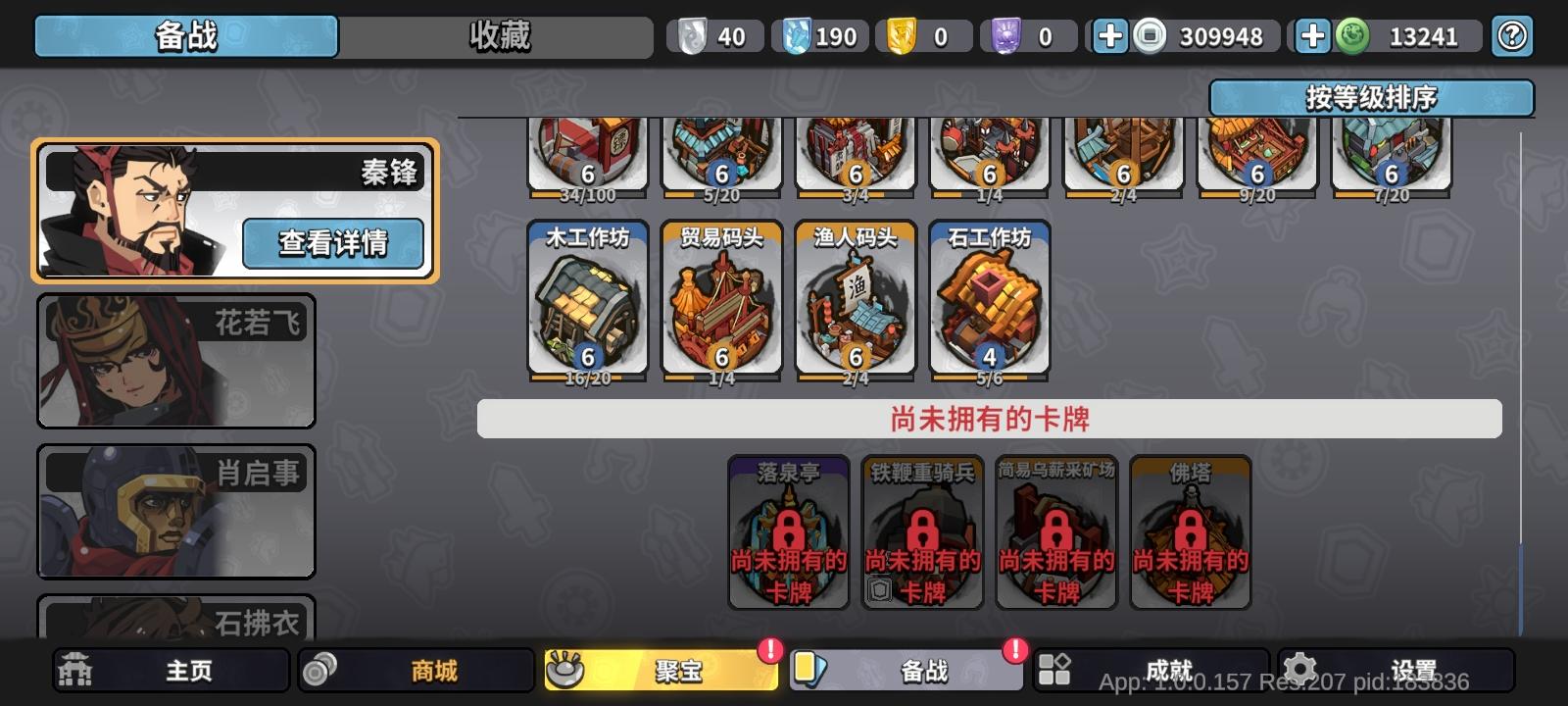Switch to the 收藏 tab
The width and height of the screenshot is (1568, 706).
click(499, 35)
